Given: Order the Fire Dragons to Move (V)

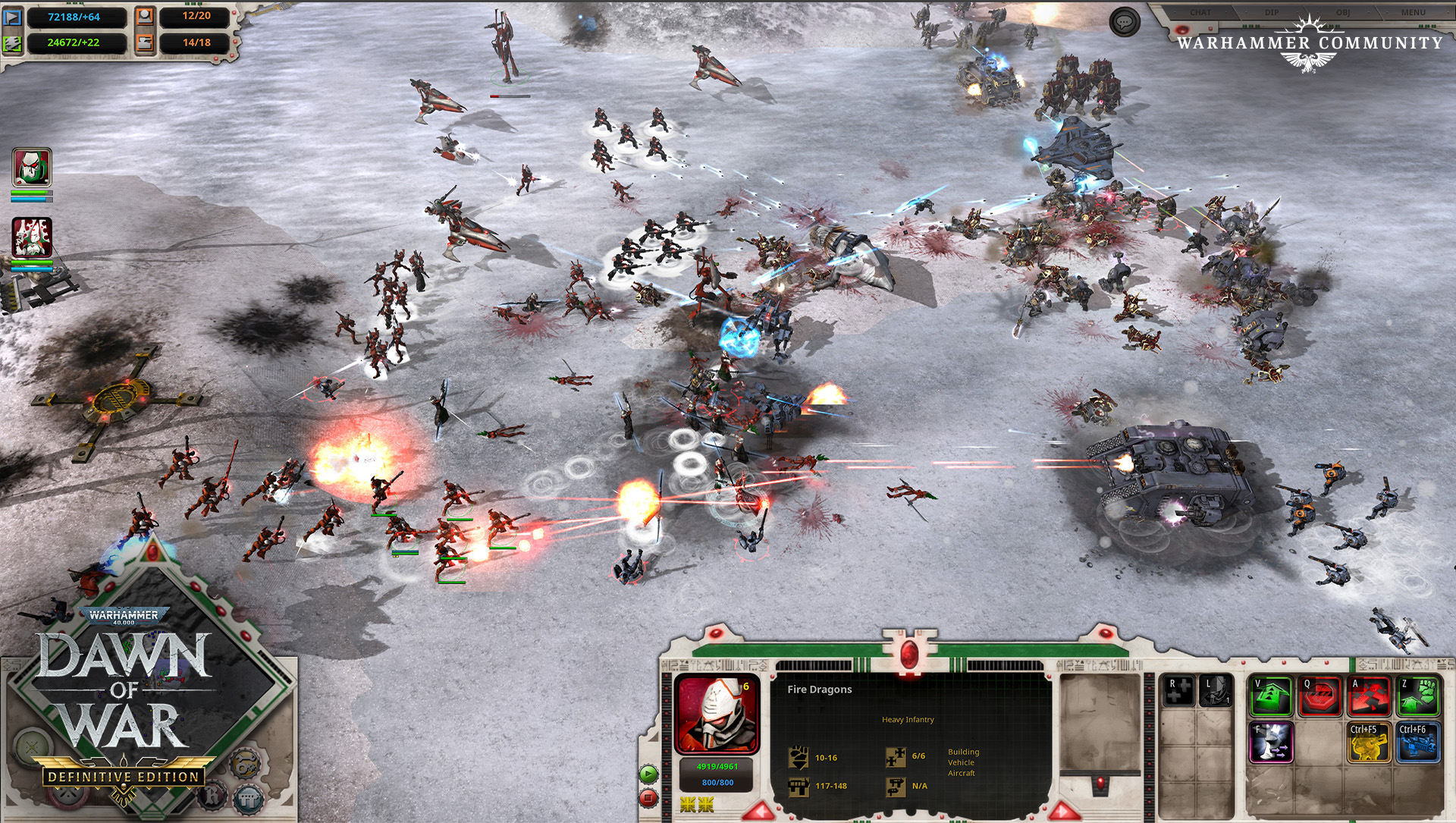Looking at the screenshot, I should [1270, 695].
